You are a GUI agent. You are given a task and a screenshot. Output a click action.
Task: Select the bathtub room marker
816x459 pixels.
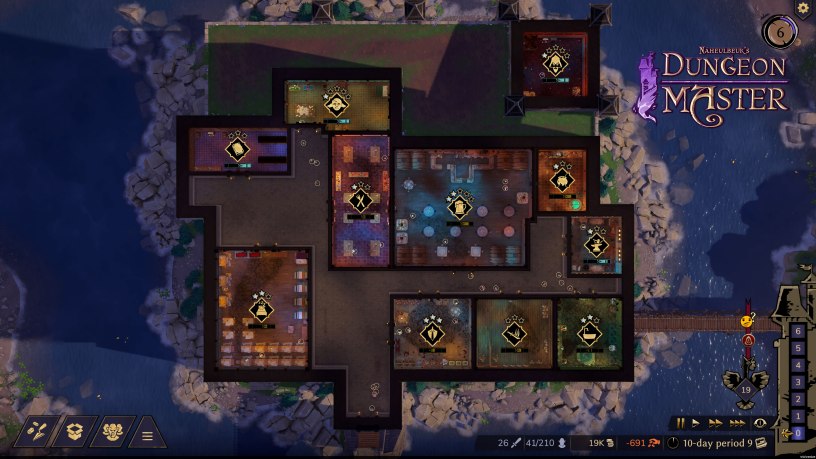click(x=589, y=332)
